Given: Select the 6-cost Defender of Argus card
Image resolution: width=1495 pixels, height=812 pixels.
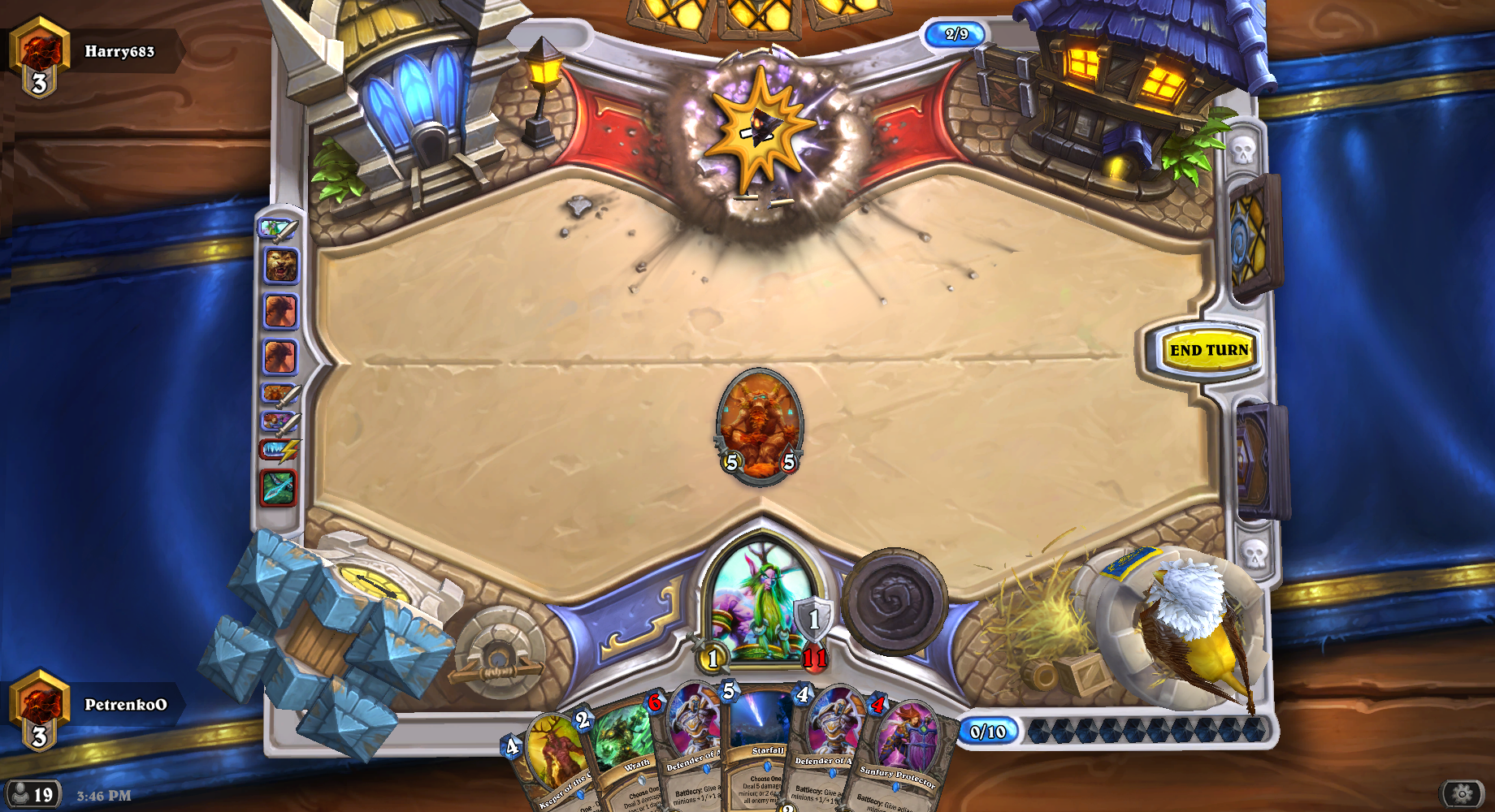Looking at the screenshot, I should [691, 743].
